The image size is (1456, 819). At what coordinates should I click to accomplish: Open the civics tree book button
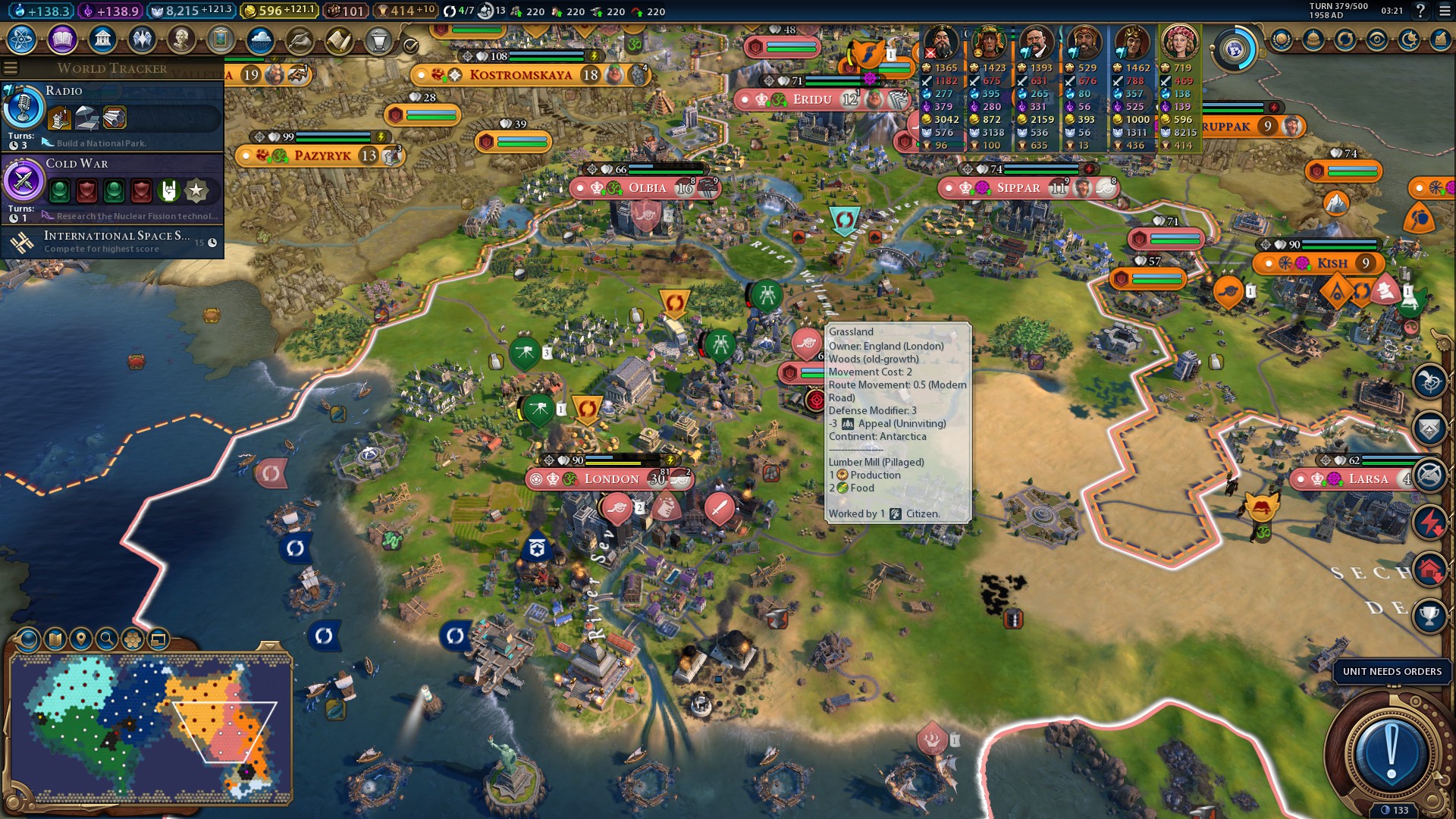(x=62, y=39)
